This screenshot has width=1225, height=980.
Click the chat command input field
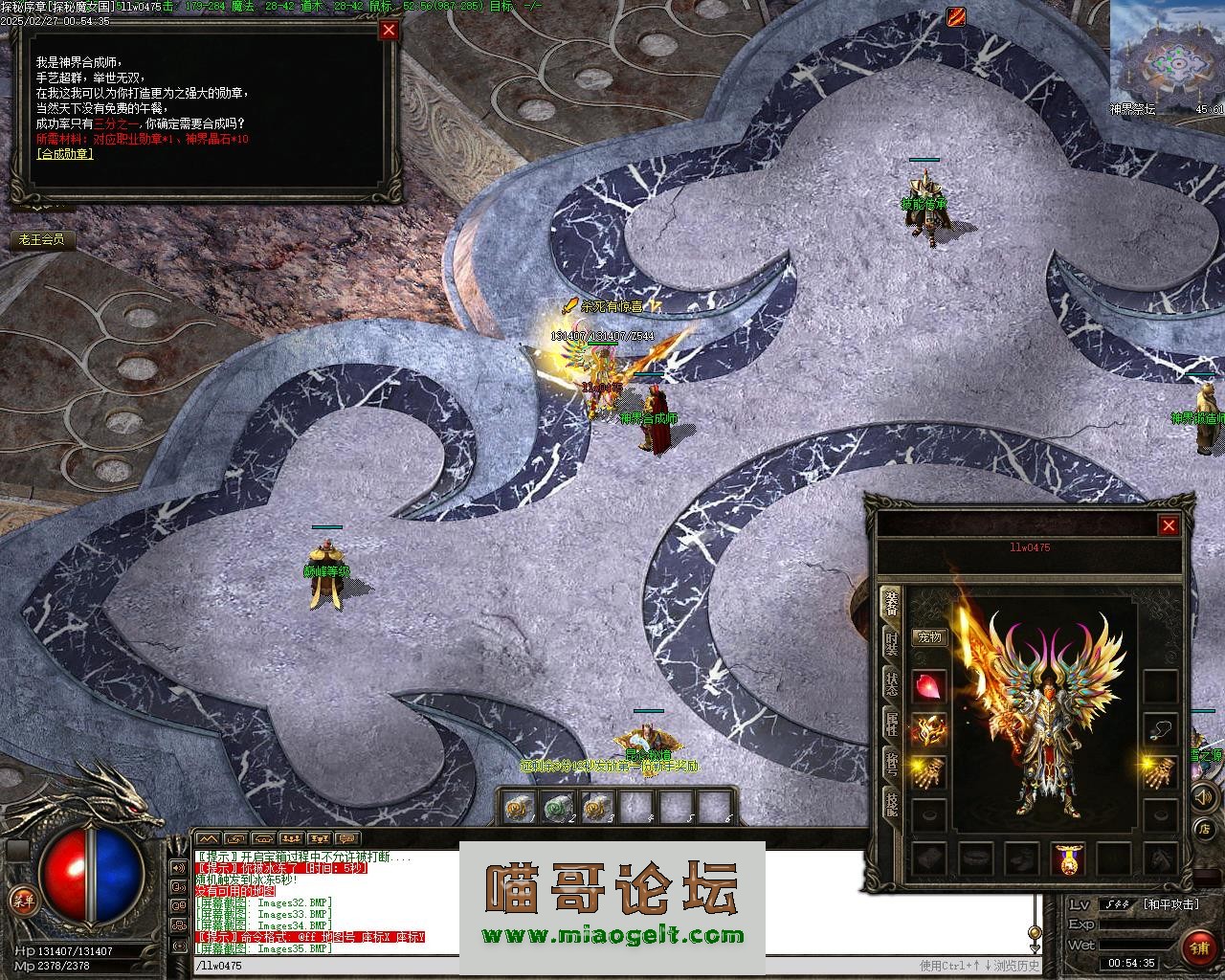click(555, 967)
